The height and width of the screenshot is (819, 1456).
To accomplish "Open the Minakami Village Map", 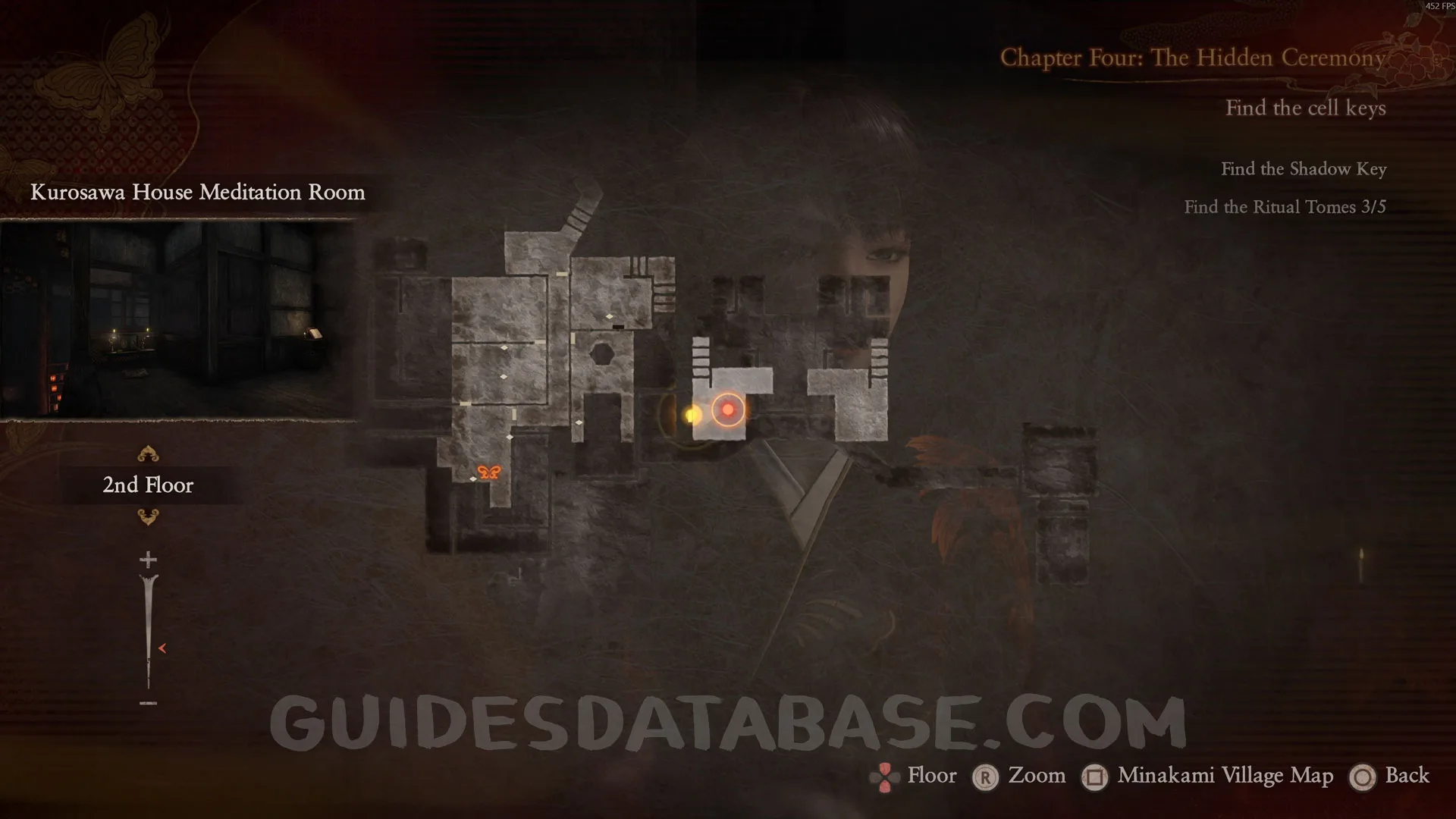I will (1225, 776).
